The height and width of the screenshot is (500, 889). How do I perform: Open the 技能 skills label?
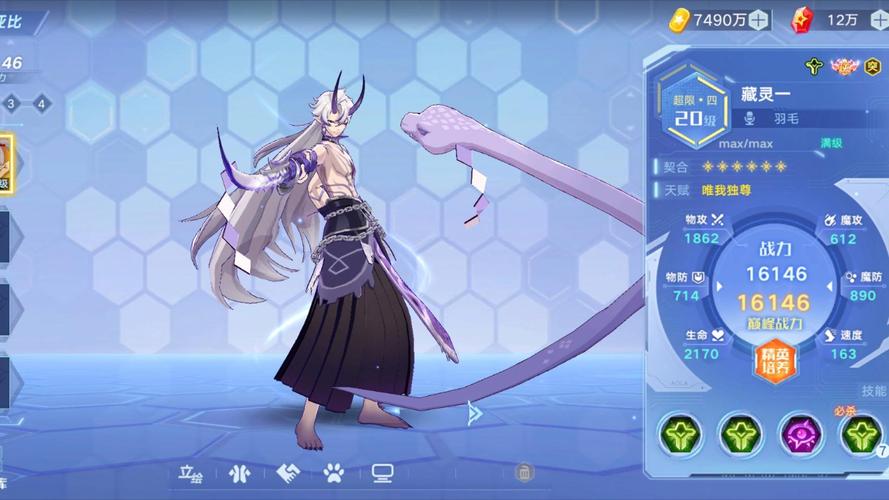coord(873,391)
